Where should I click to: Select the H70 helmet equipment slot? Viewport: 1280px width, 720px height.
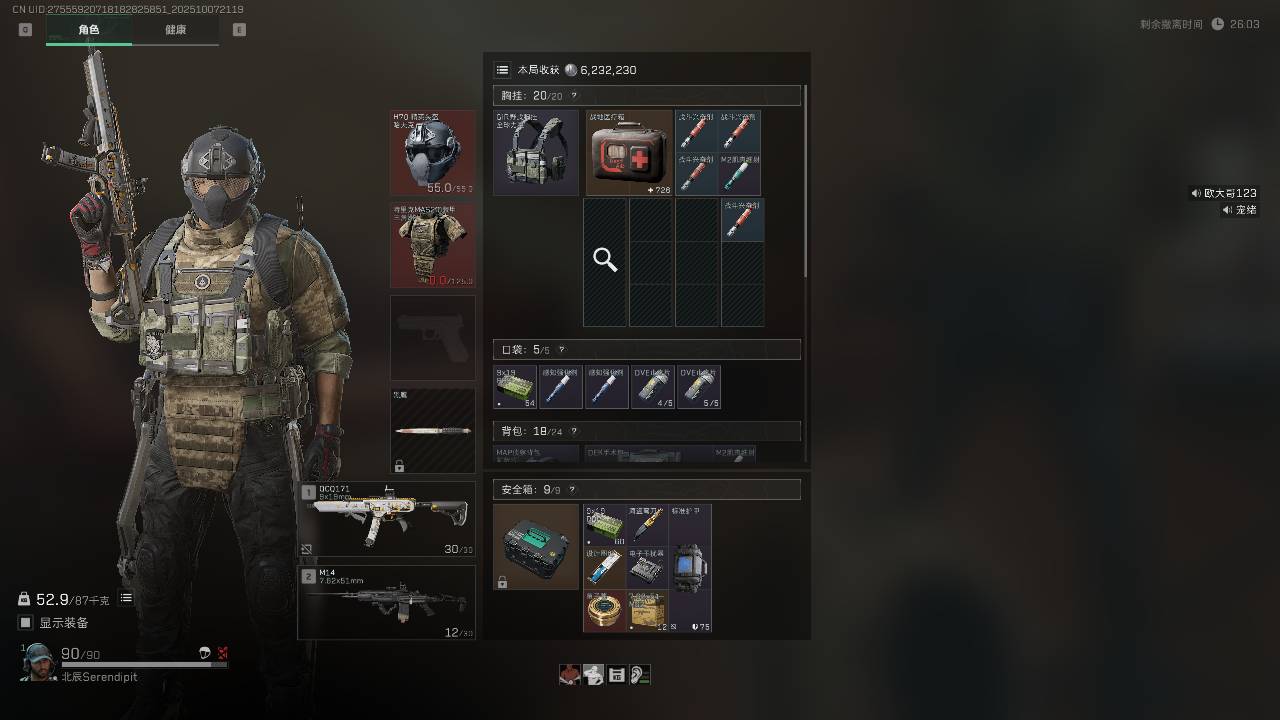click(x=432, y=152)
